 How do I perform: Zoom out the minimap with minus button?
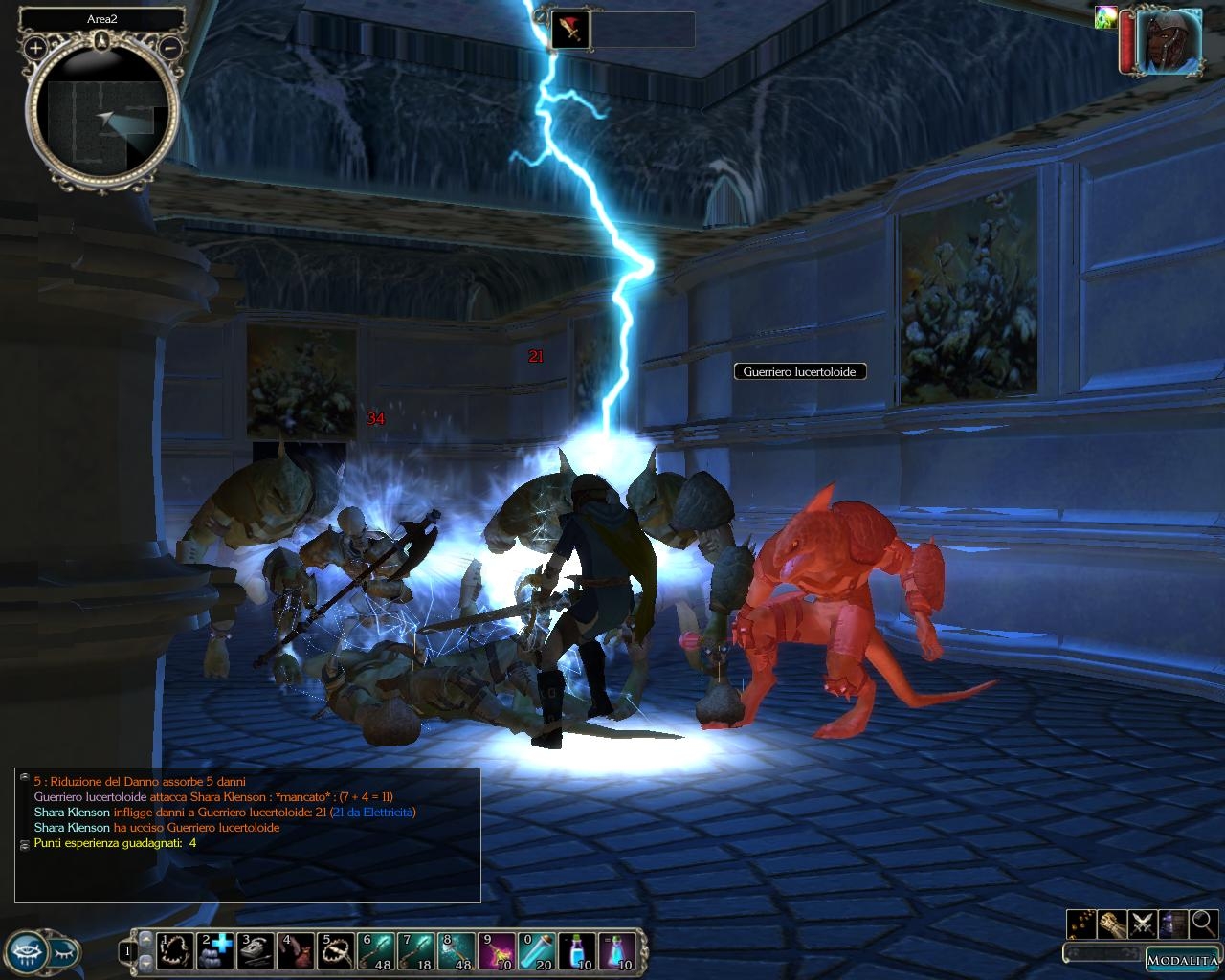point(169,46)
